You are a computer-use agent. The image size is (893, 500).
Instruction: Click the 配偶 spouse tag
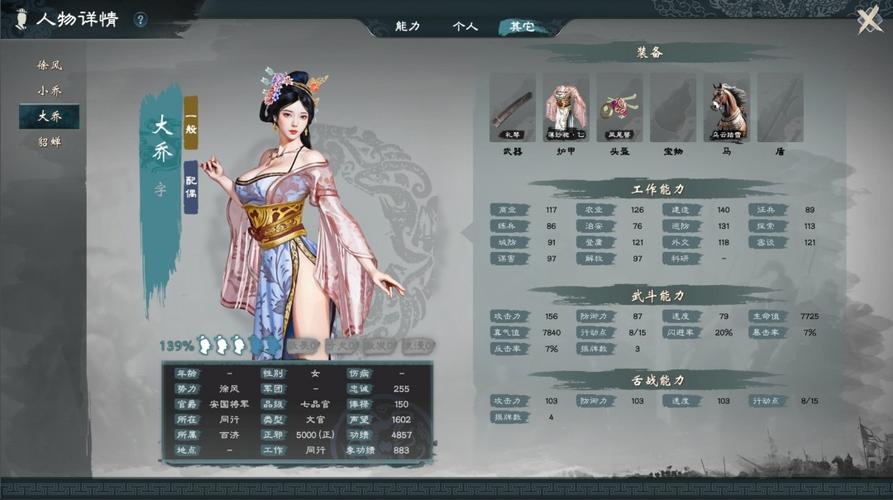click(190, 187)
